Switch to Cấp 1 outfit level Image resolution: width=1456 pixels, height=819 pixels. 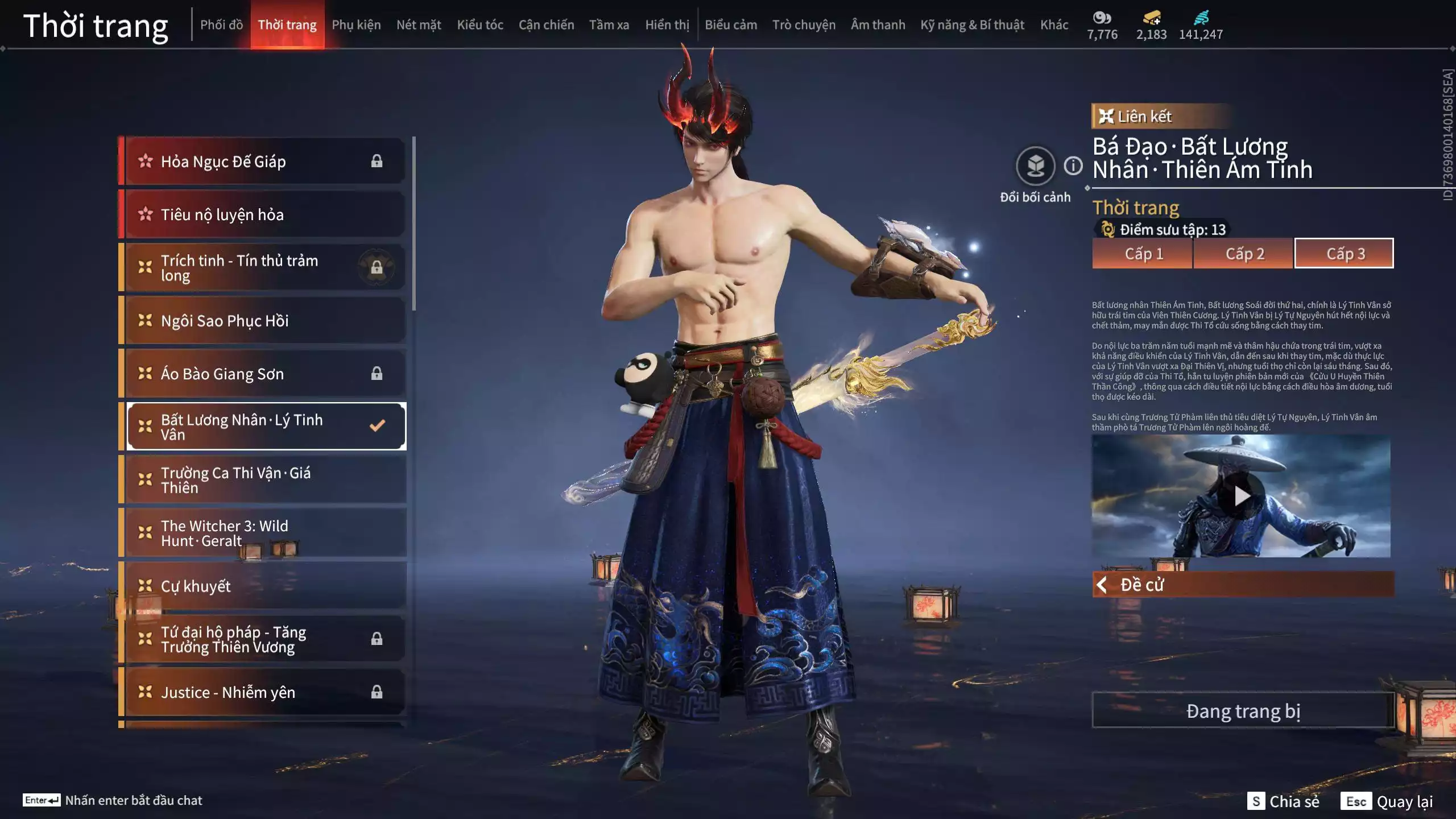[1143, 254]
